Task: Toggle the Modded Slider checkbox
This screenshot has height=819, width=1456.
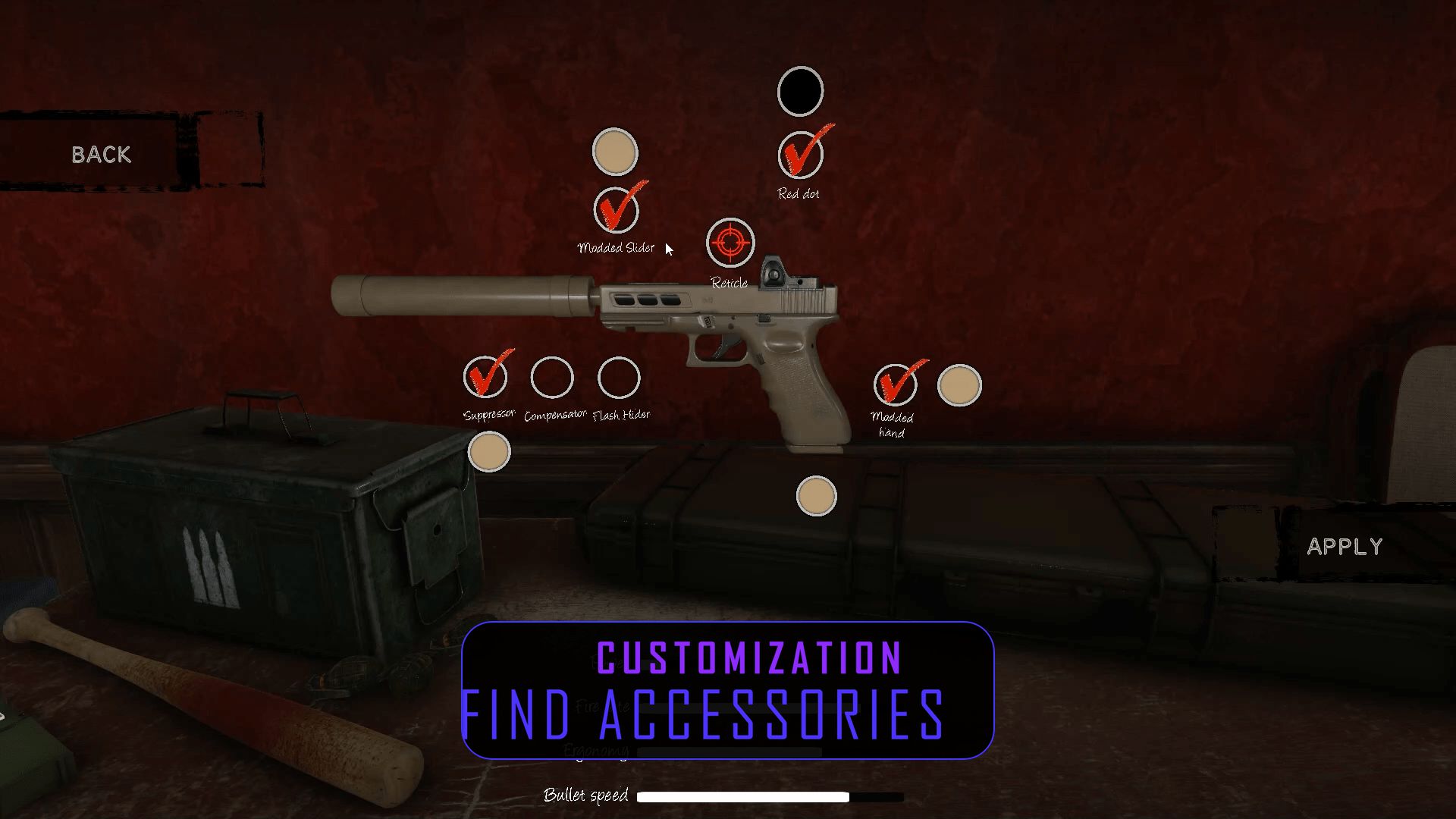Action: tap(616, 211)
